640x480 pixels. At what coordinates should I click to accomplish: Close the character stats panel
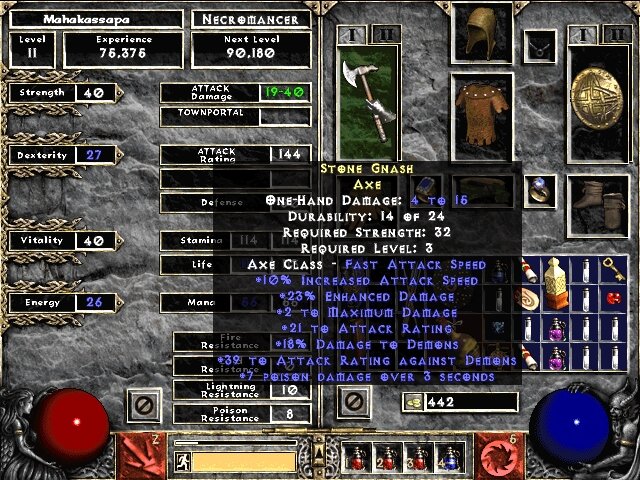[x=143, y=404]
